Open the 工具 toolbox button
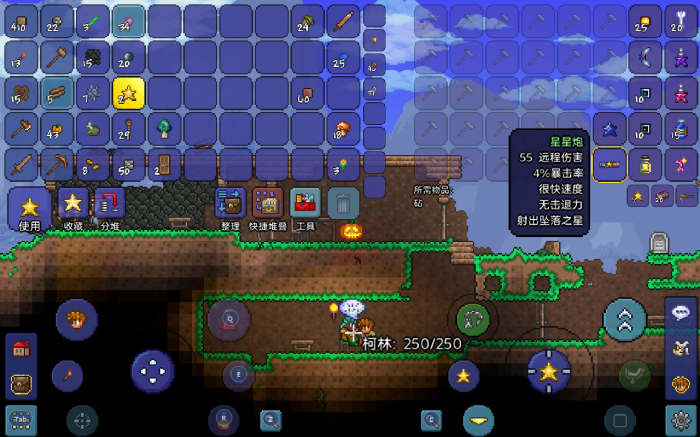Viewport: 700px width, 437px height. 305,204
